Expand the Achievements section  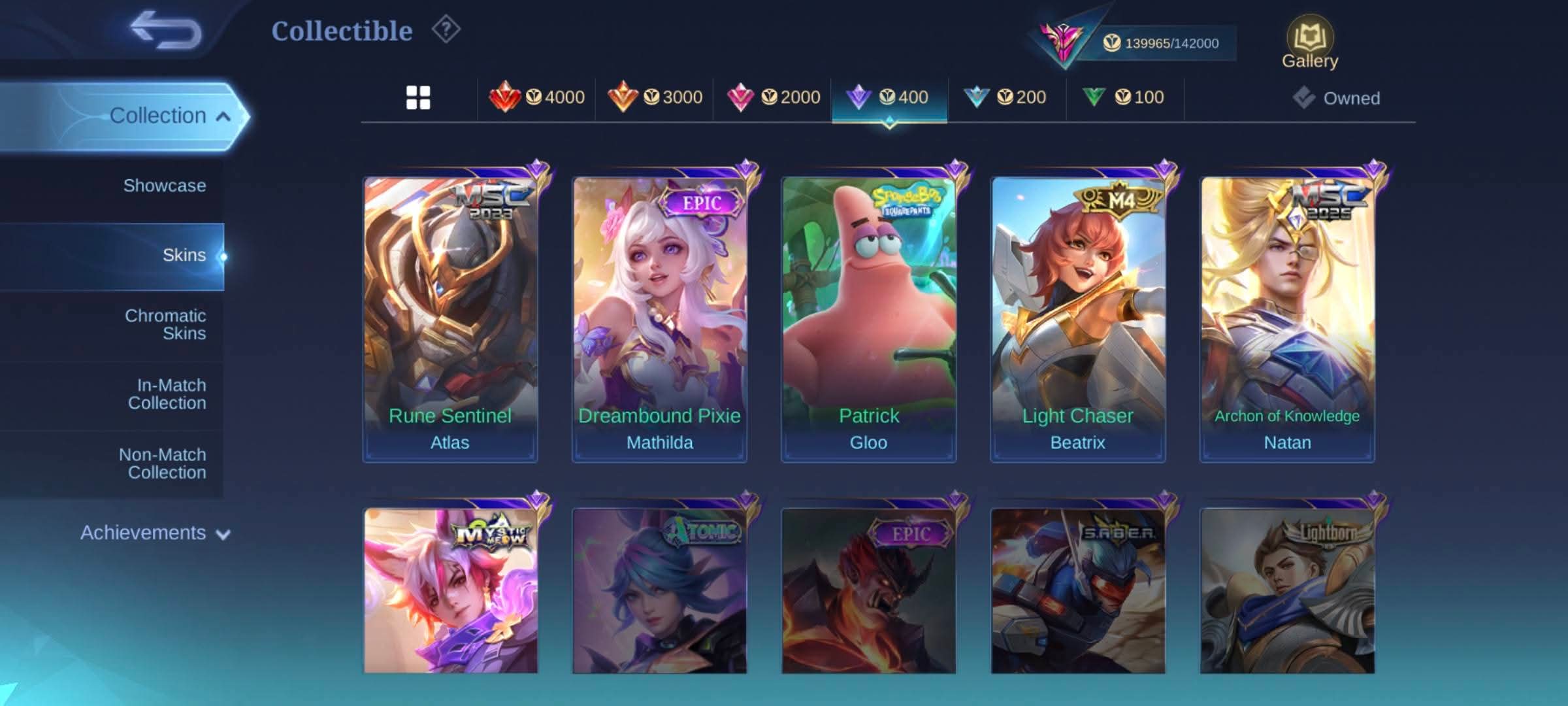(x=155, y=533)
